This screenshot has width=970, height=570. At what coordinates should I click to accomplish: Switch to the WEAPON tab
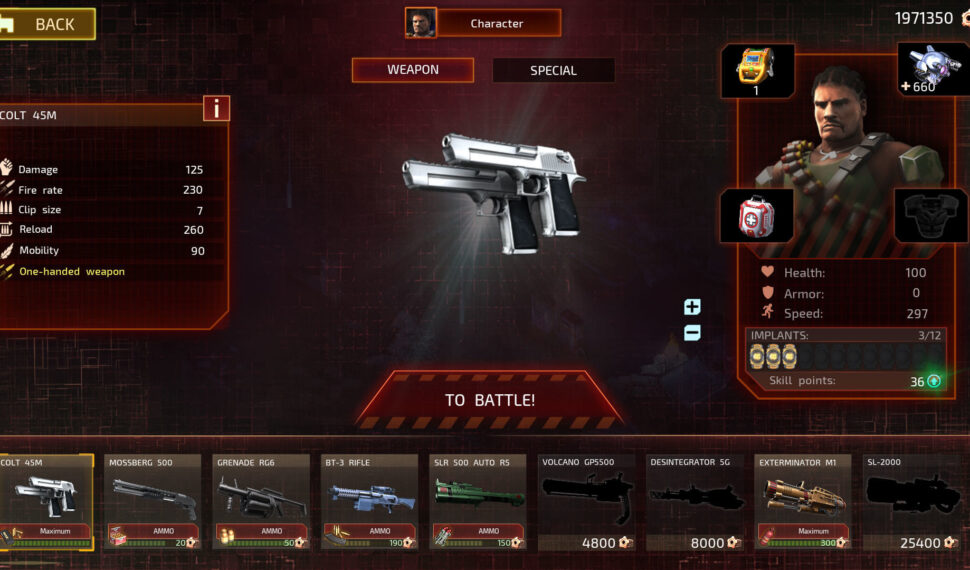412,70
